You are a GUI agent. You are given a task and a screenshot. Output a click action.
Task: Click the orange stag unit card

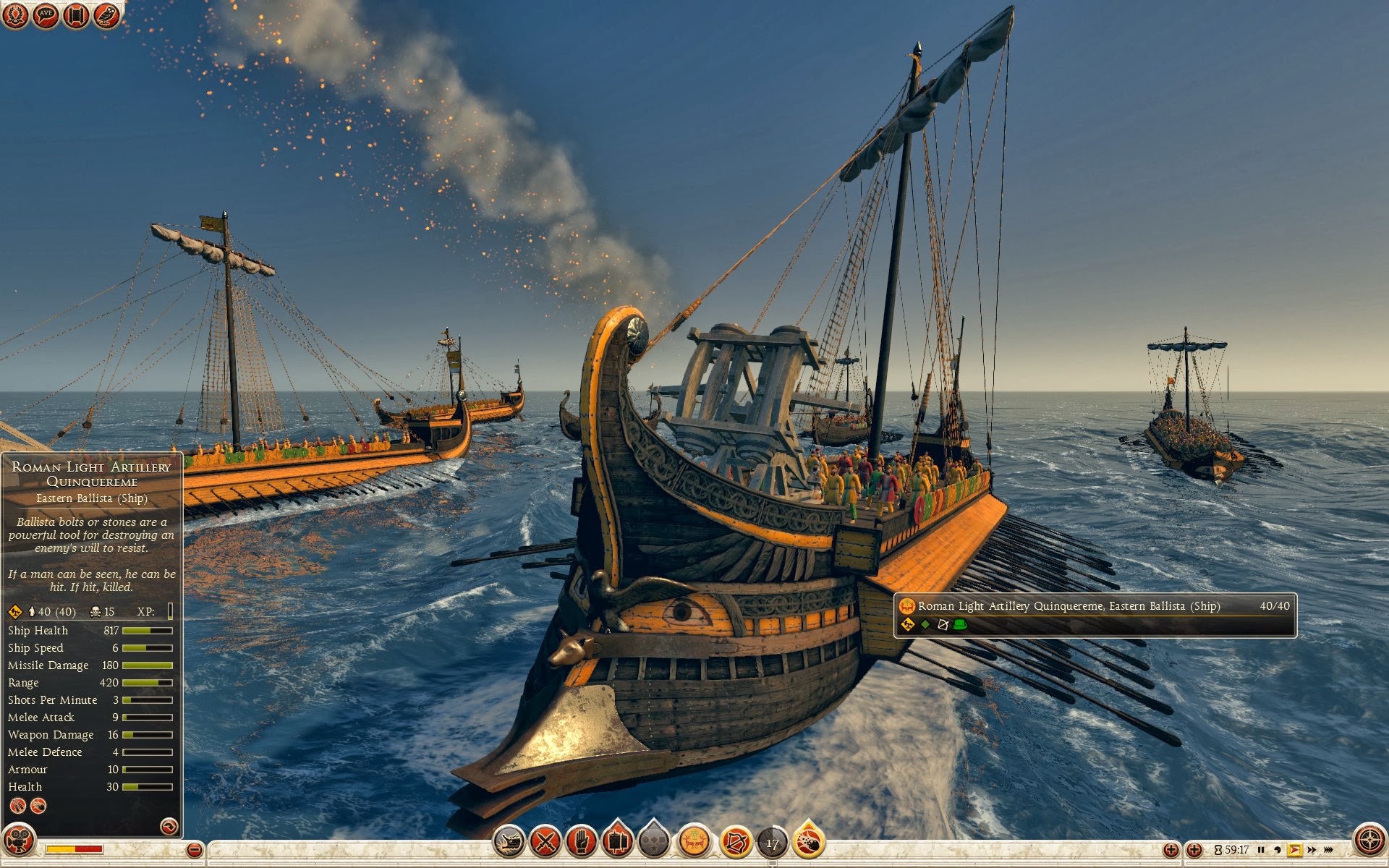point(694,842)
